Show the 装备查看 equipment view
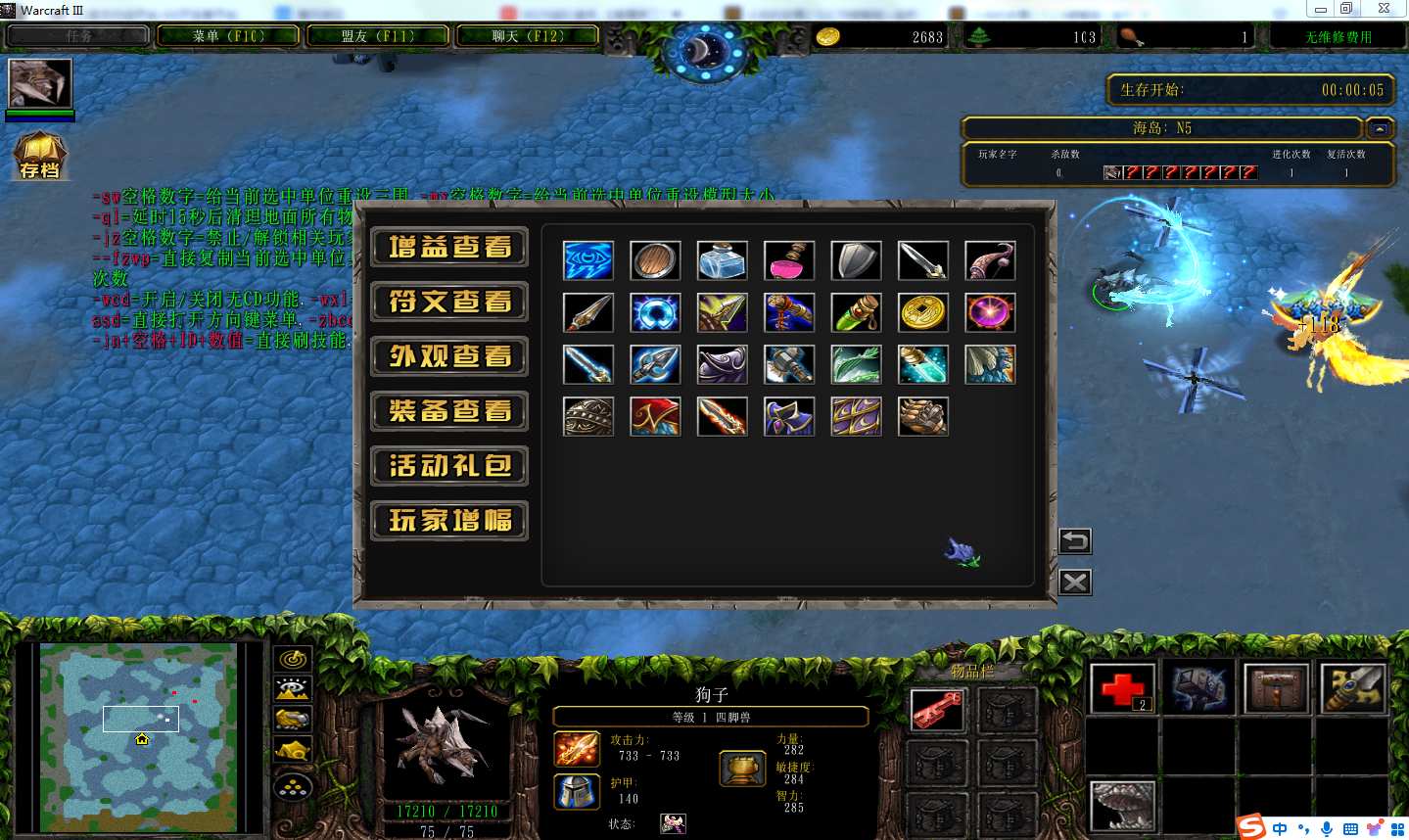The image size is (1409, 840). pyautogui.click(x=449, y=411)
